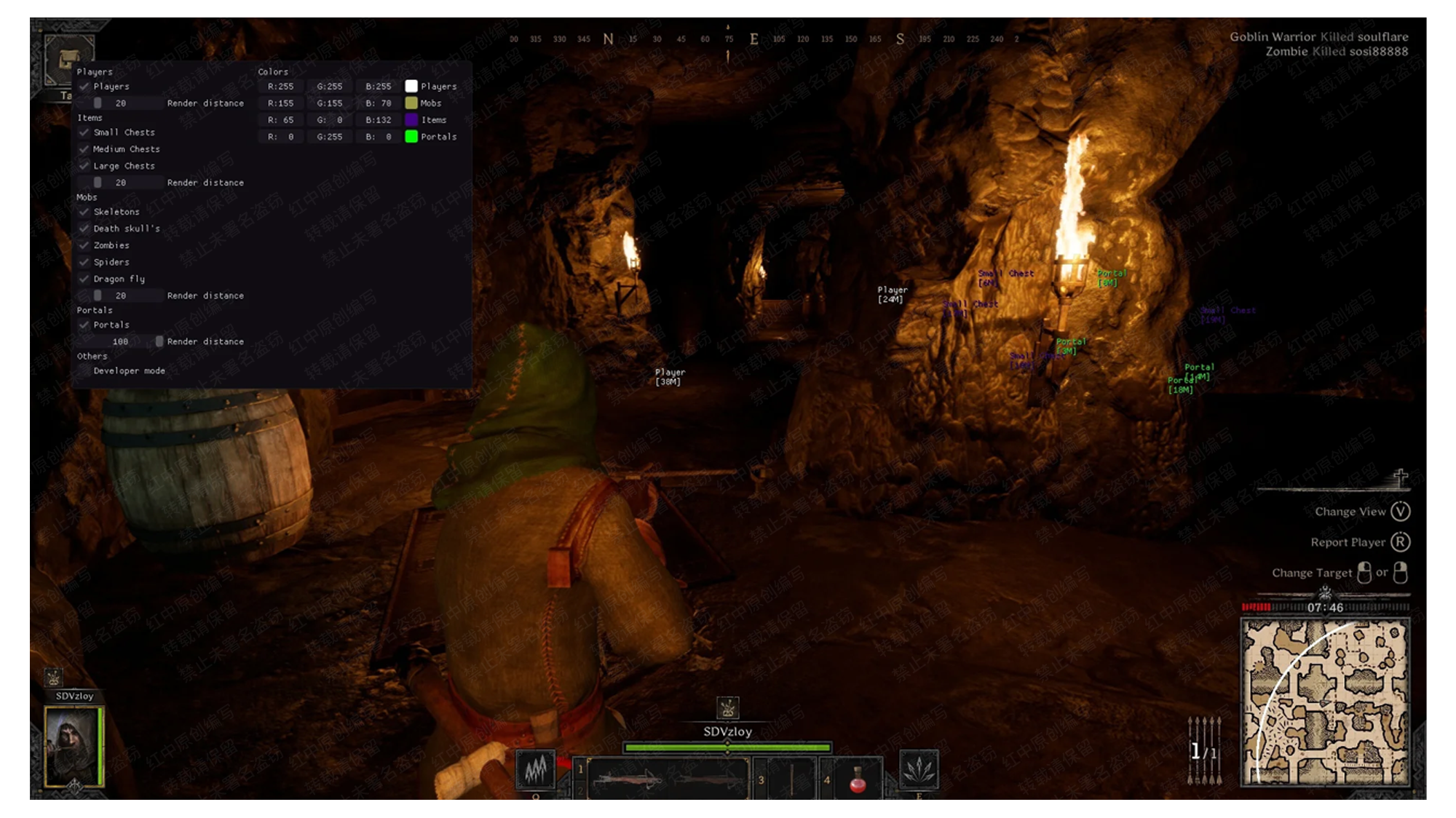The width and height of the screenshot is (1456, 818).
Task: Turn off the Spiders checkbox
Action: (x=84, y=262)
